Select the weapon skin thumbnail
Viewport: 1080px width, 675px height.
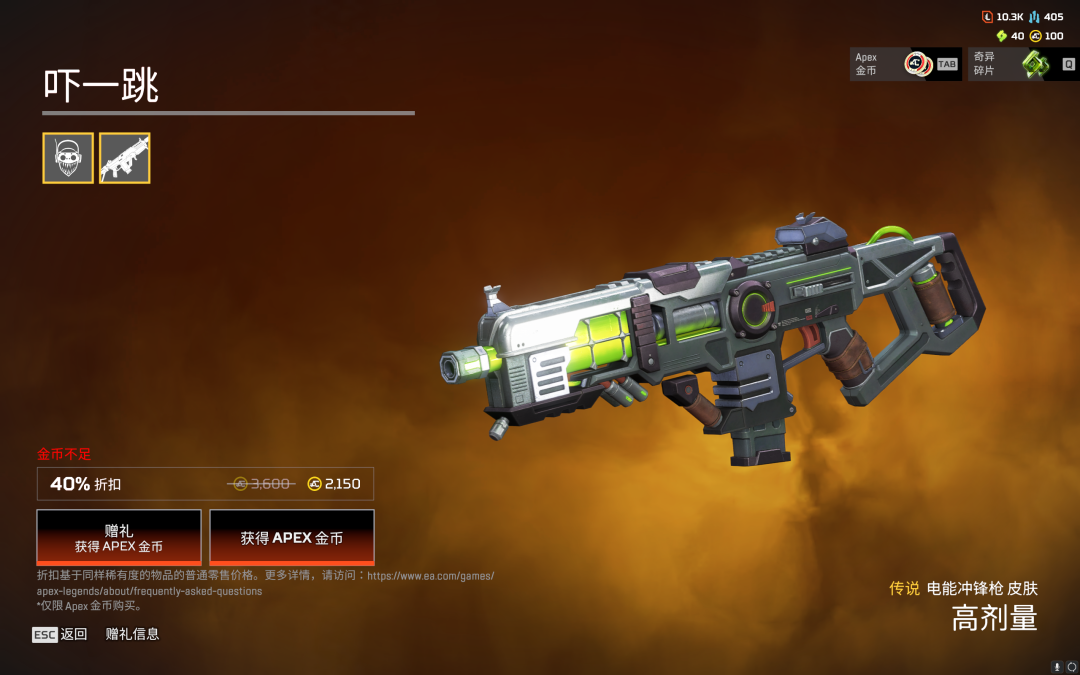click(125, 158)
